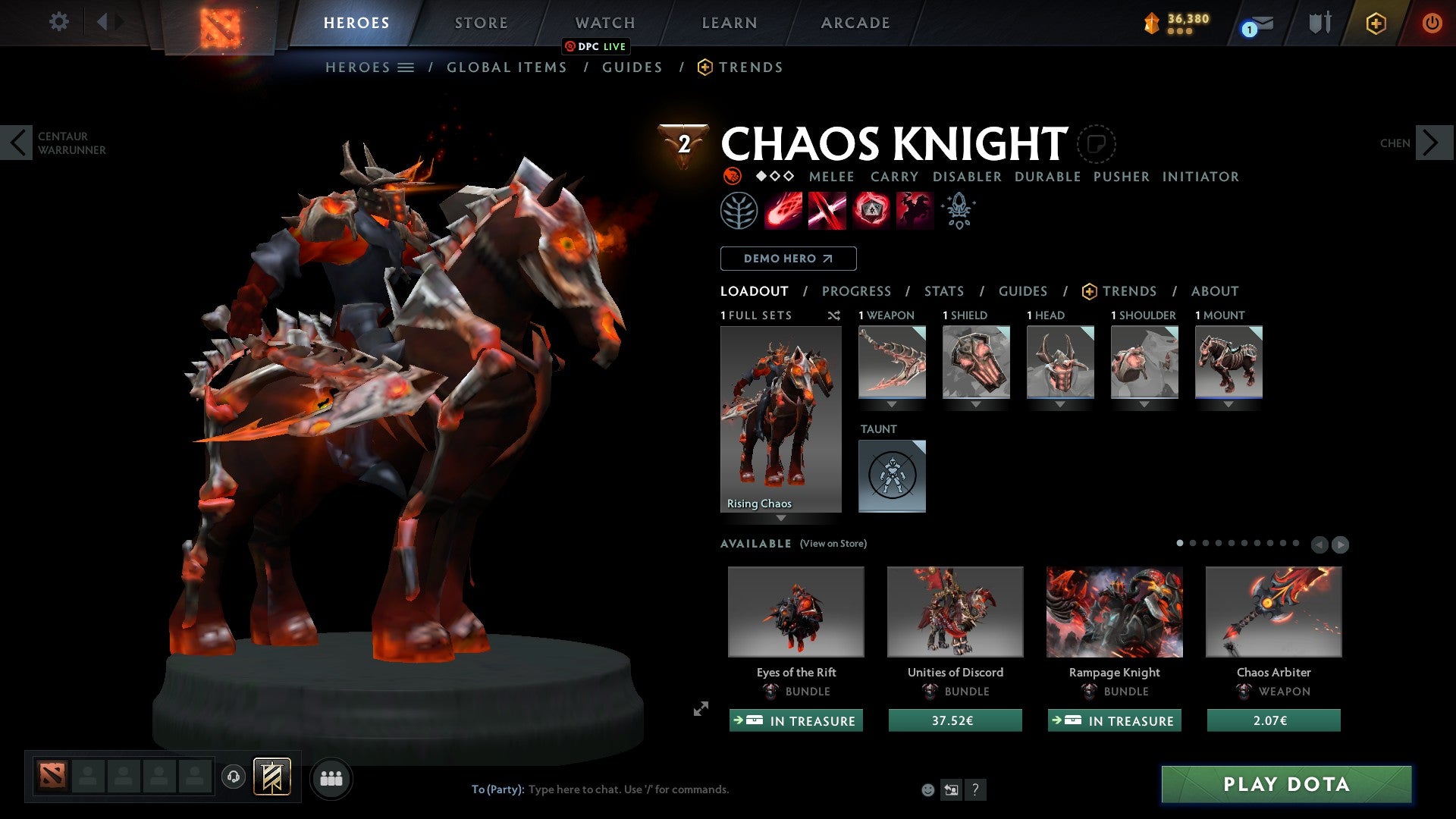Screen dimensions: 1456x819
Task: Open hero browser via HEROES hamburger
Action: tap(404, 67)
